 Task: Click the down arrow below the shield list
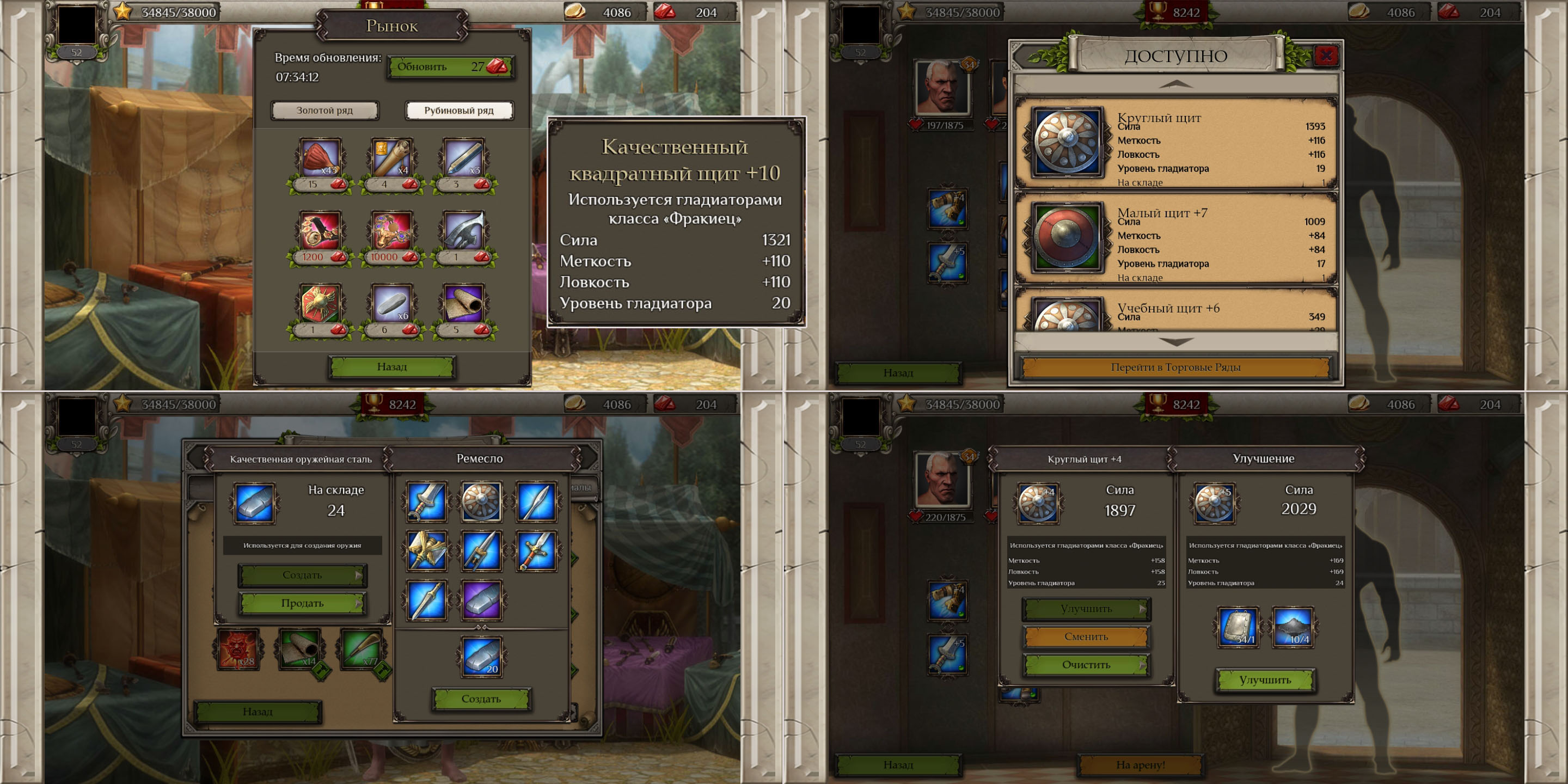point(1175,342)
